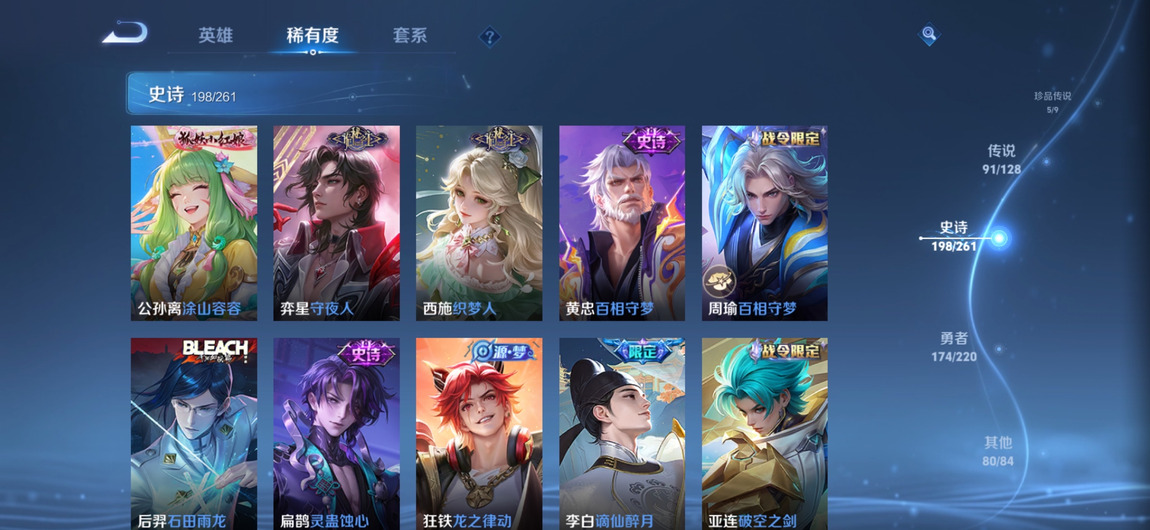Open 弈星 守夜人 skin card

coord(336,222)
